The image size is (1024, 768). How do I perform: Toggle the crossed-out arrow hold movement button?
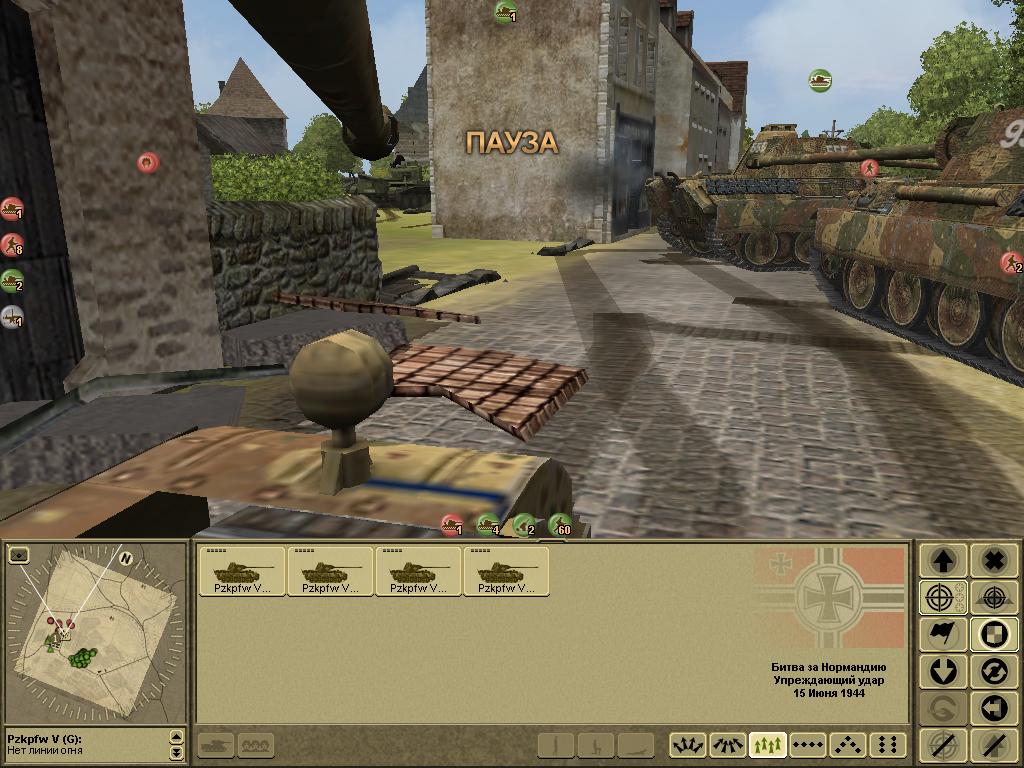pyautogui.click(x=993, y=745)
